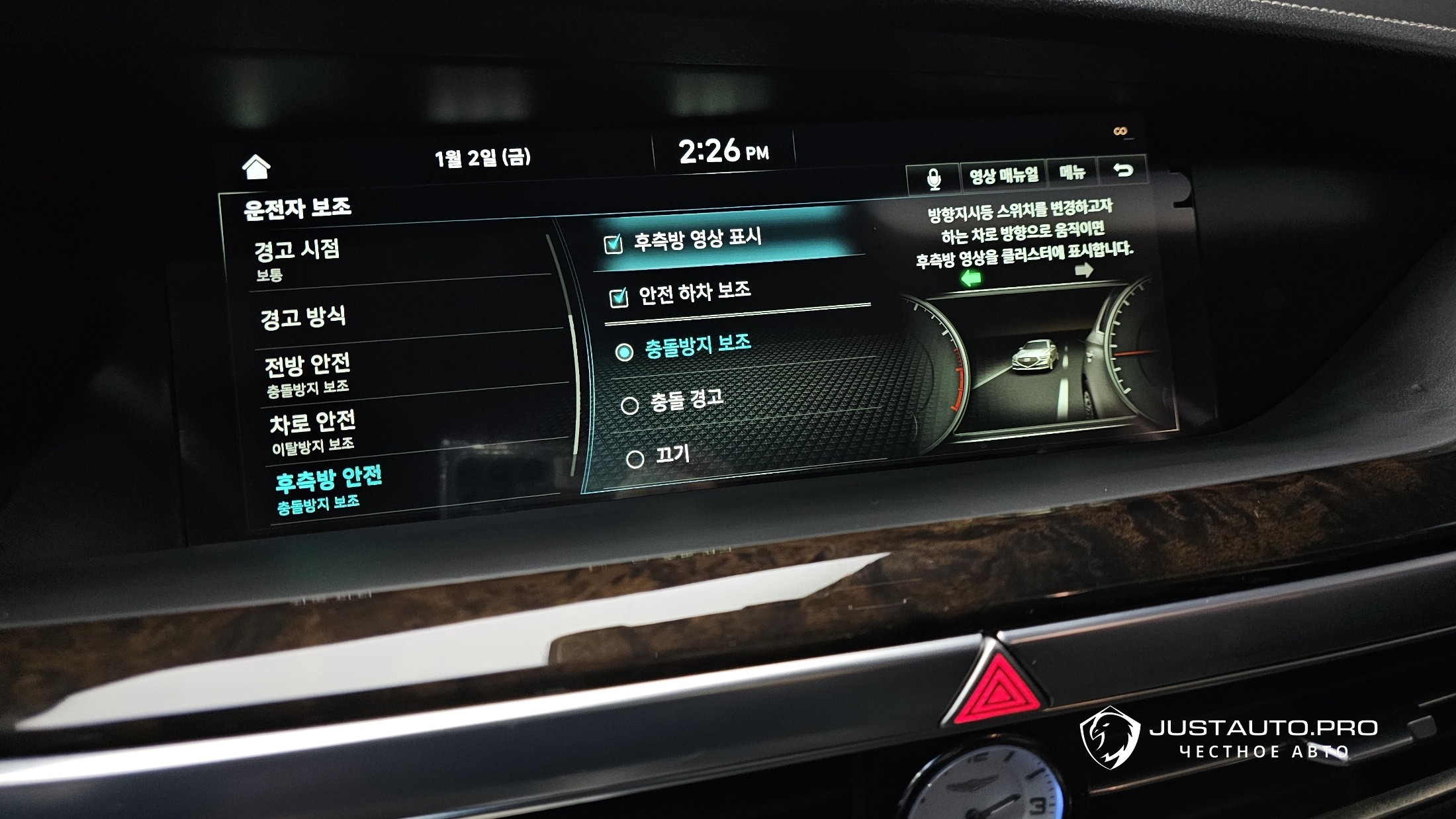The width and height of the screenshot is (1456, 819).
Task: Open the 영상 매뉴얼 video manual
Action: [1003, 175]
